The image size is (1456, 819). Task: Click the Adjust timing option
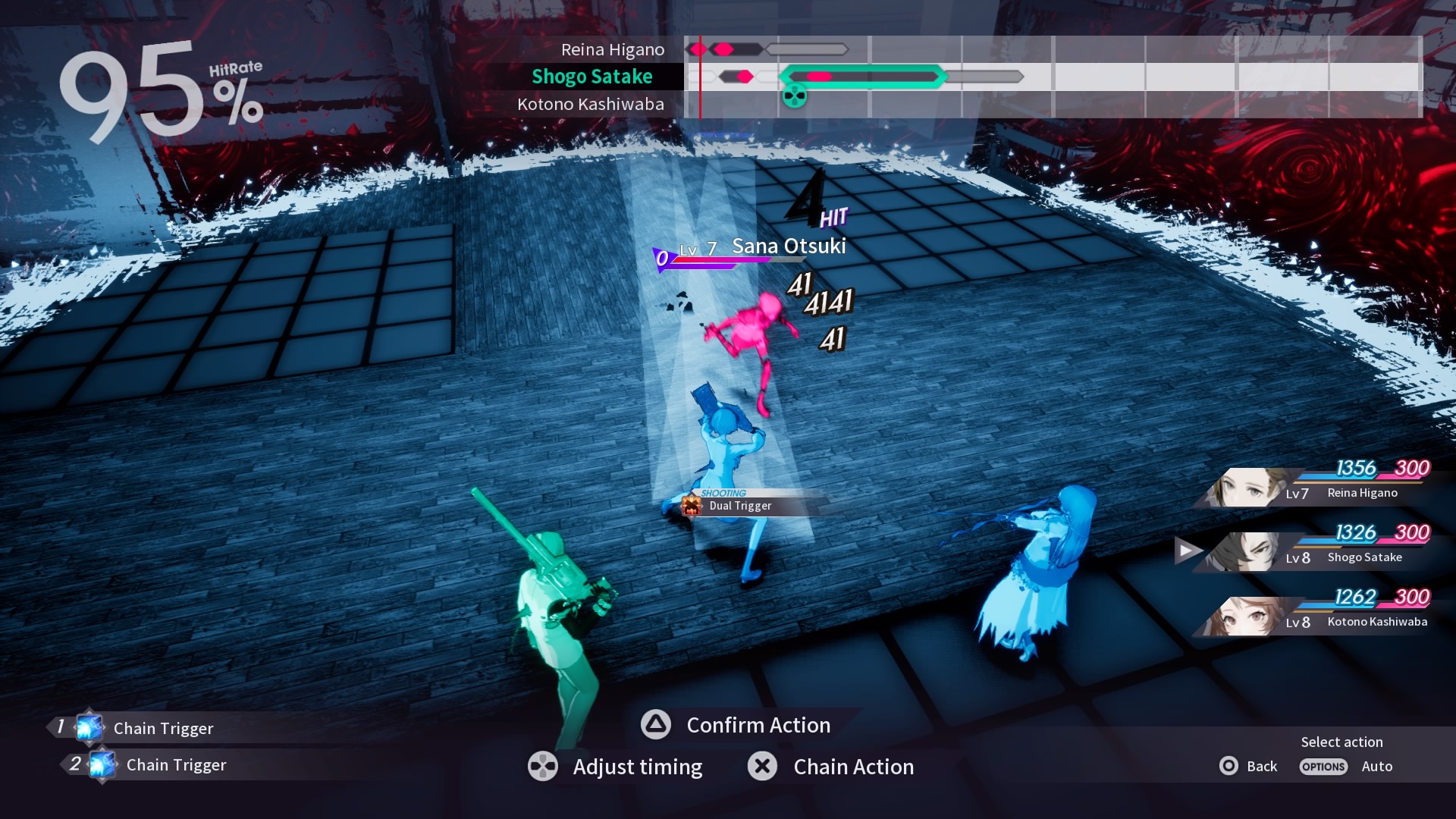point(637,767)
